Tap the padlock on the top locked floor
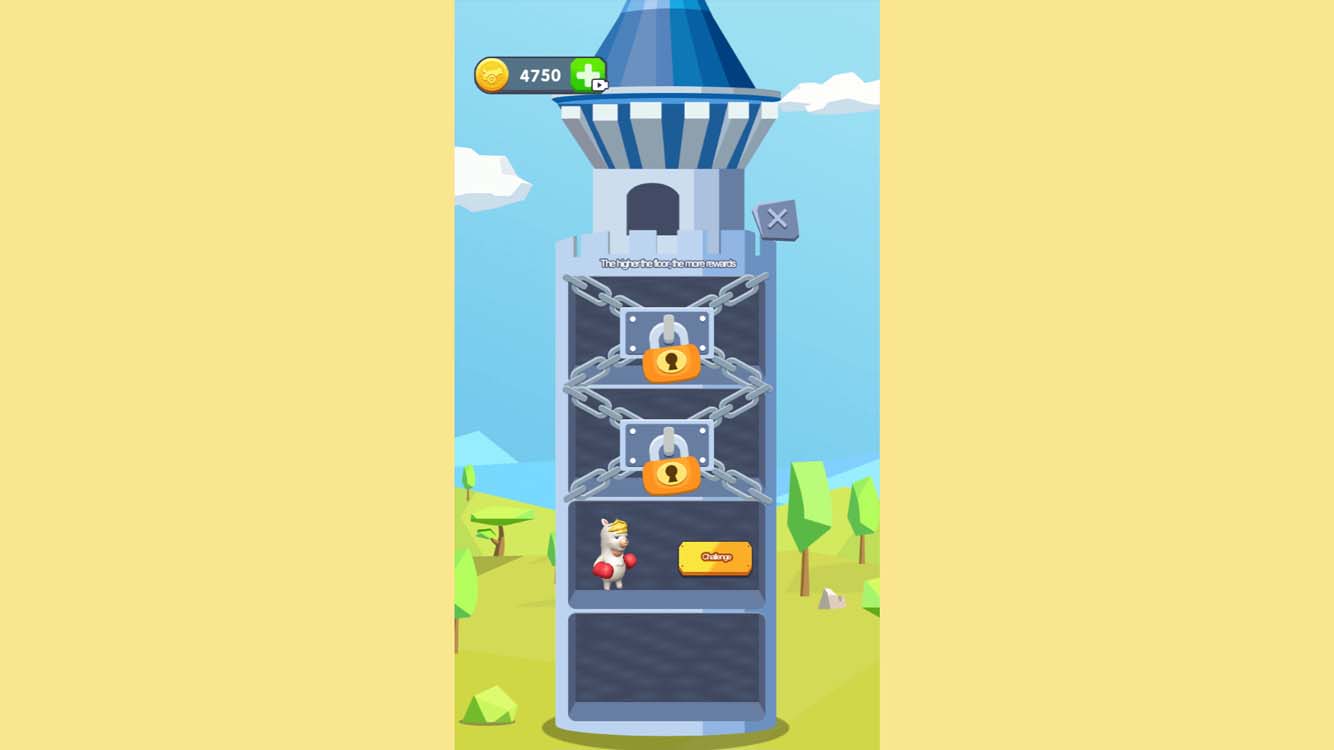1334x750 pixels. point(668,364)
